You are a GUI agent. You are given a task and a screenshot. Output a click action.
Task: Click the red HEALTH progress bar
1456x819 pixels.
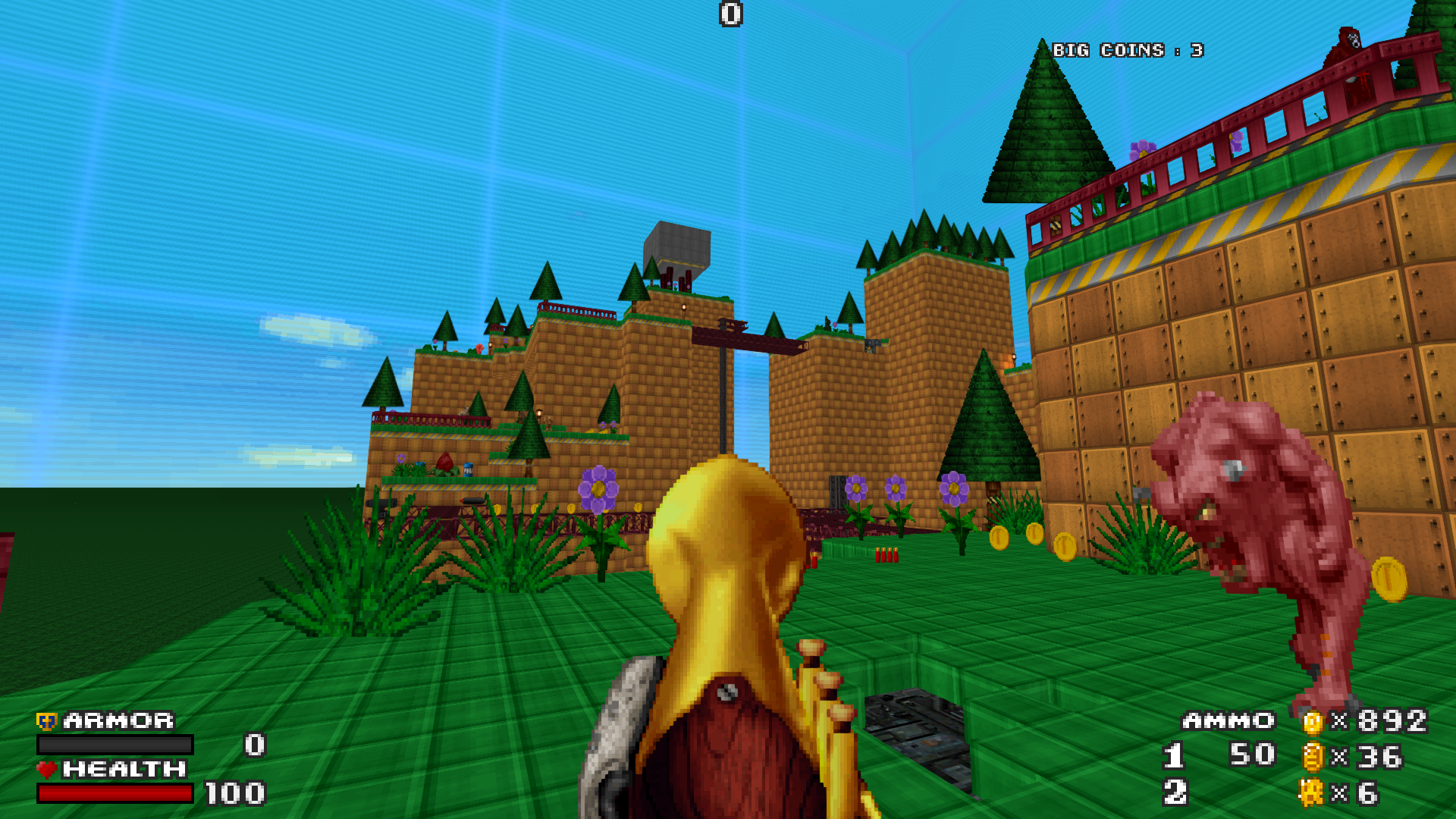[x=114, y=793]
